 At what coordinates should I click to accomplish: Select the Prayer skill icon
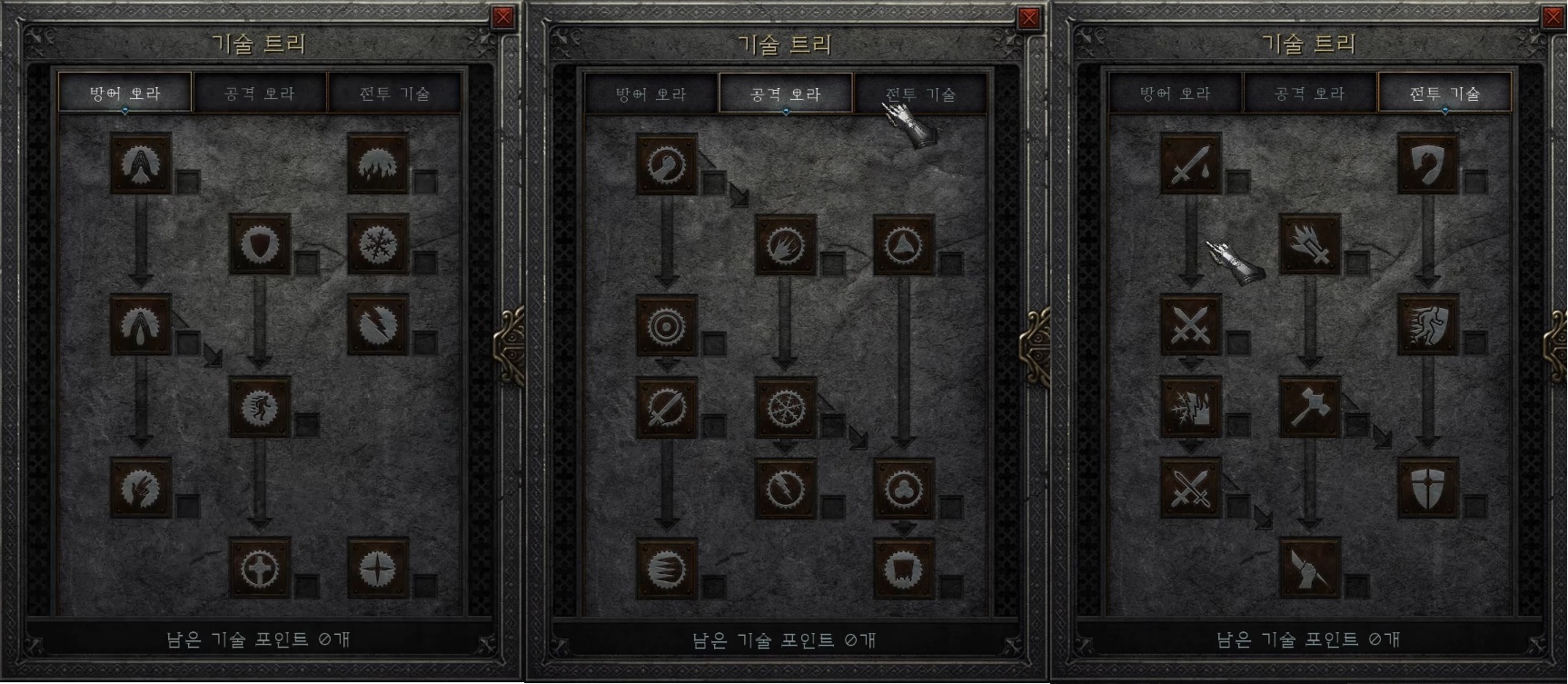[140, 165]
